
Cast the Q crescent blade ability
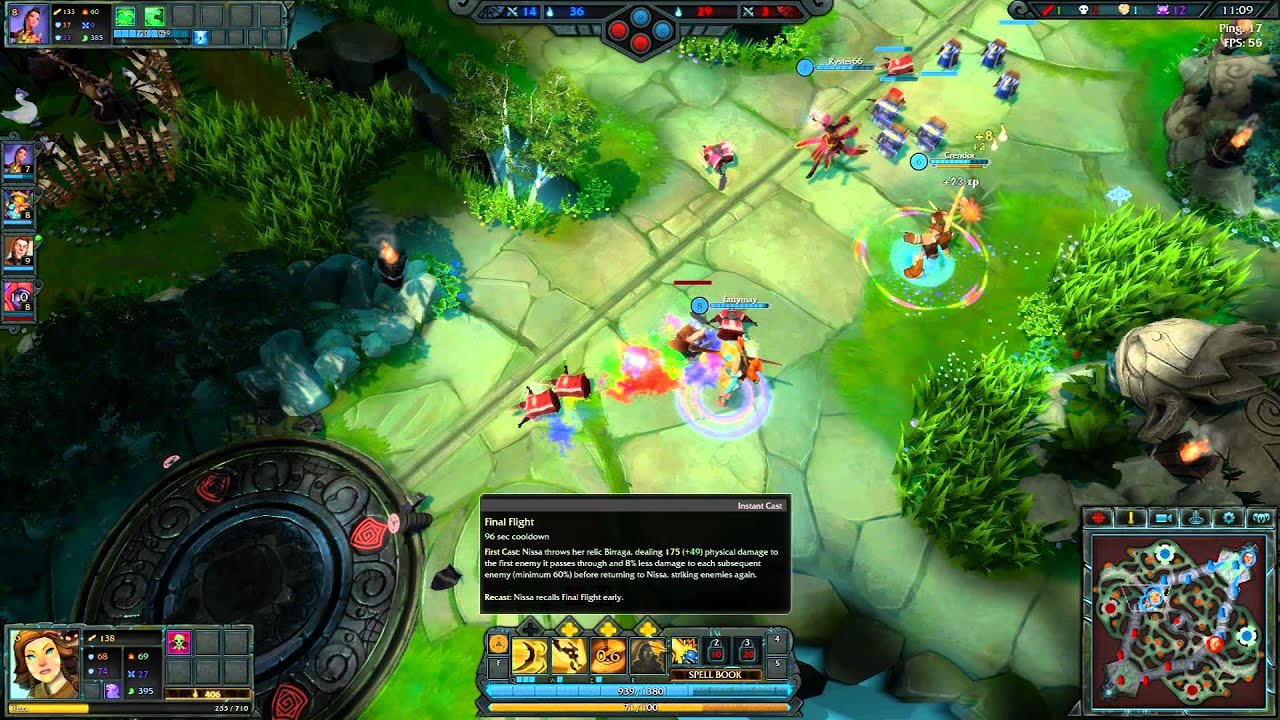(x=529, y=655)
